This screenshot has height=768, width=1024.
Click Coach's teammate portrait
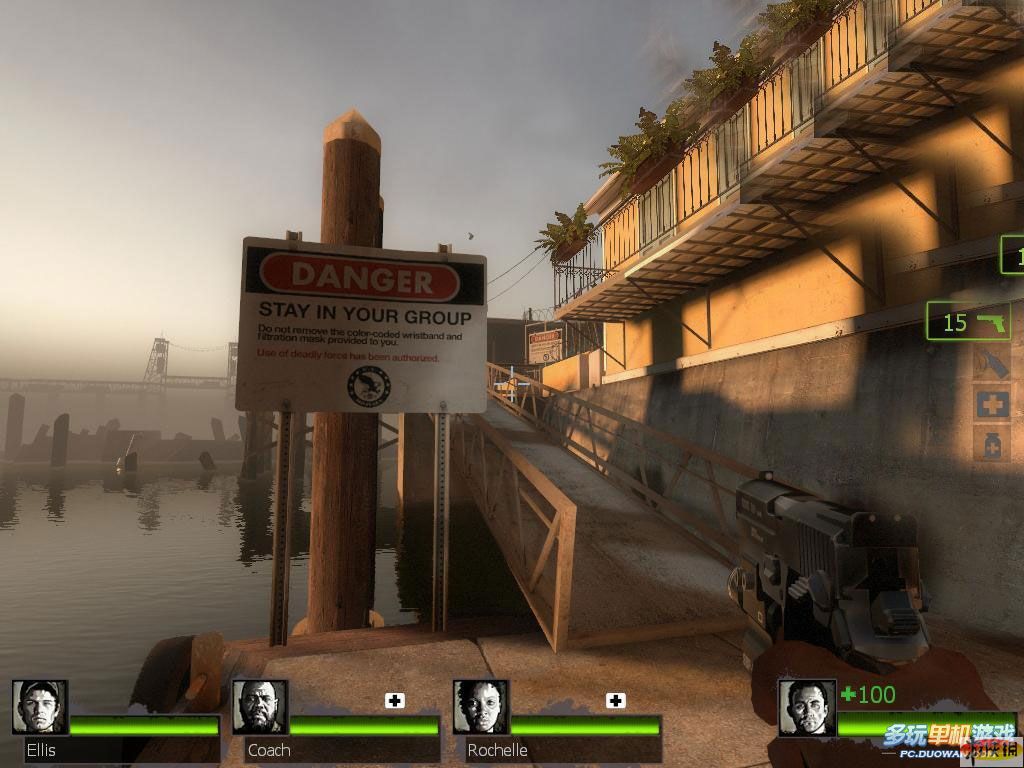point(260,707)
